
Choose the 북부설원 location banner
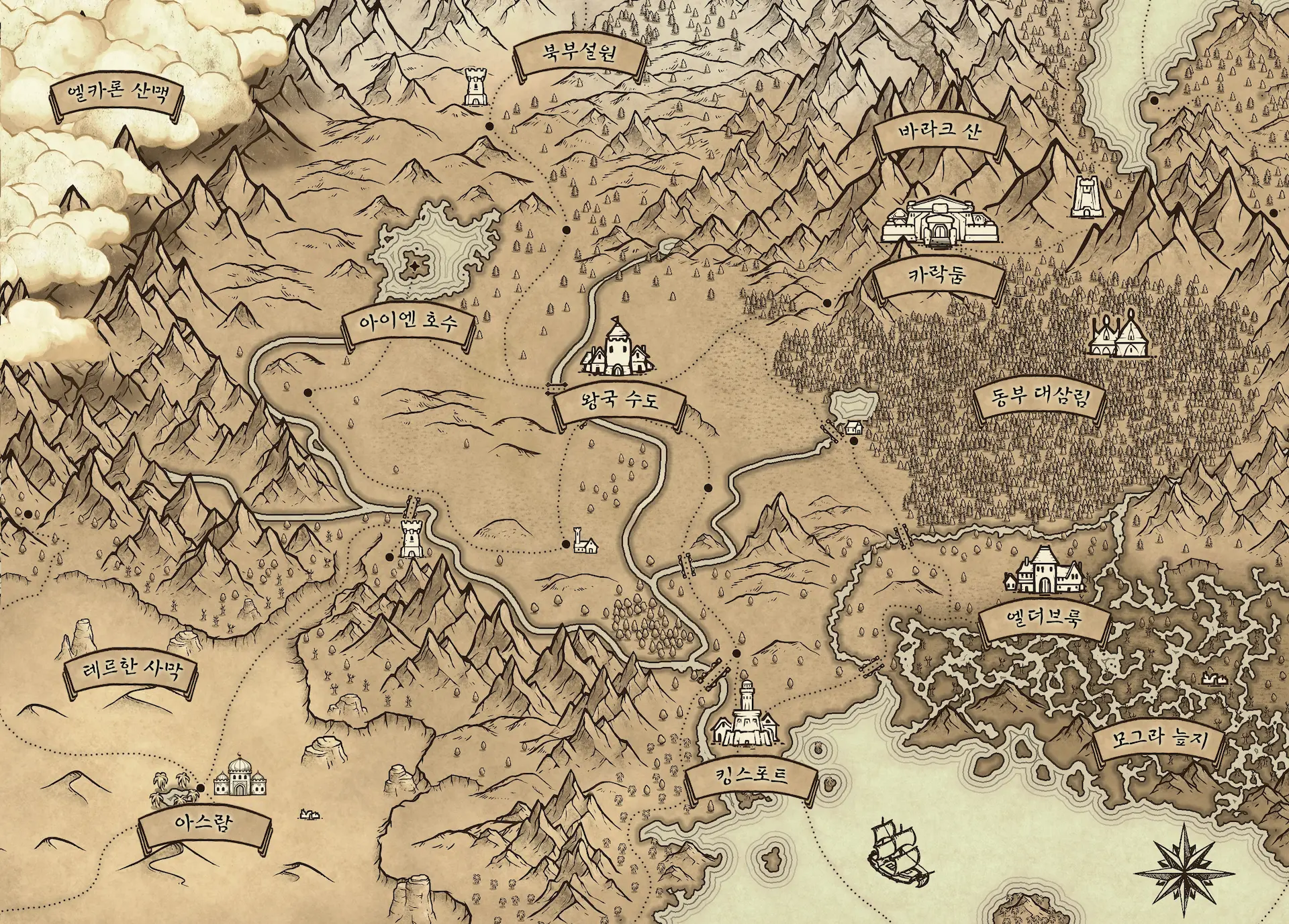point(579,54)
